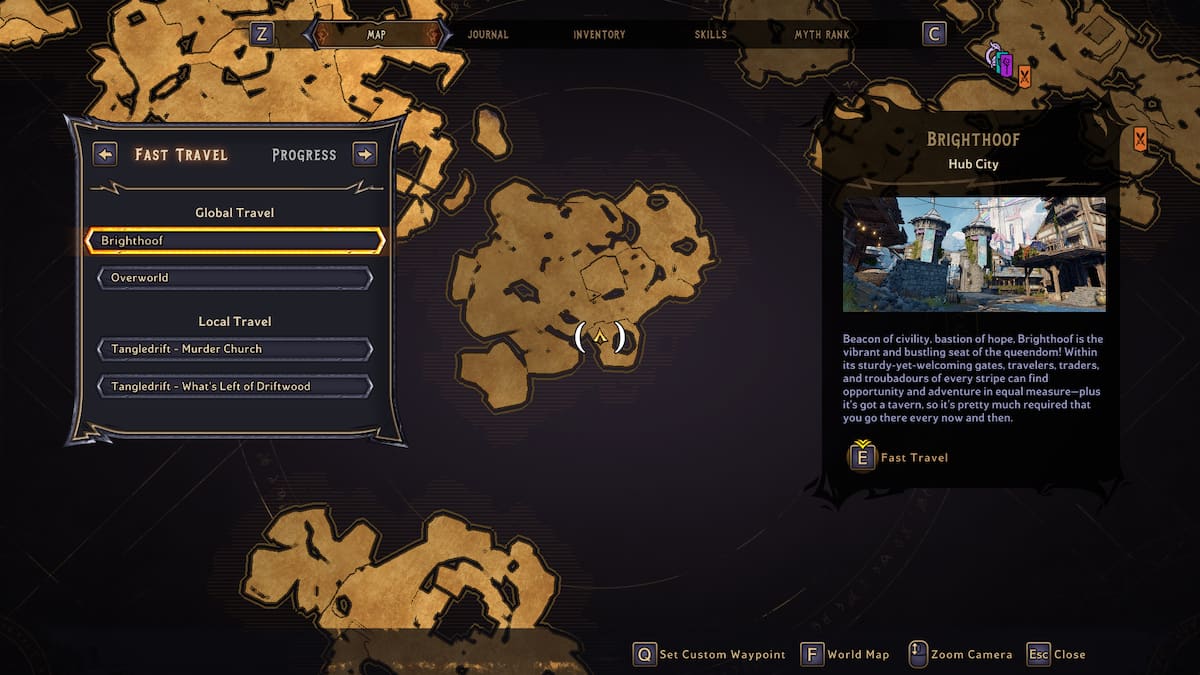The height and width of the screenshot is (675, 1200).
Task: Select Overworld from Global Travel
Action: (235, 278)
